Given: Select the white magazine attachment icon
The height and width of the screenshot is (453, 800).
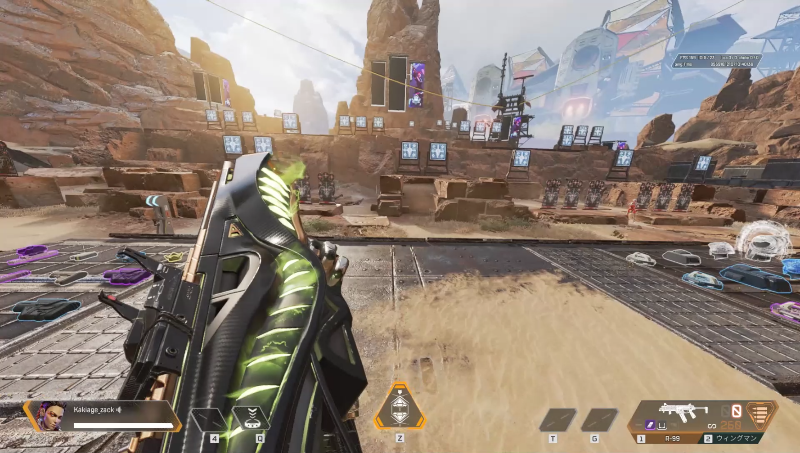Looking at the screenshot, I should [x=662, y=425].
